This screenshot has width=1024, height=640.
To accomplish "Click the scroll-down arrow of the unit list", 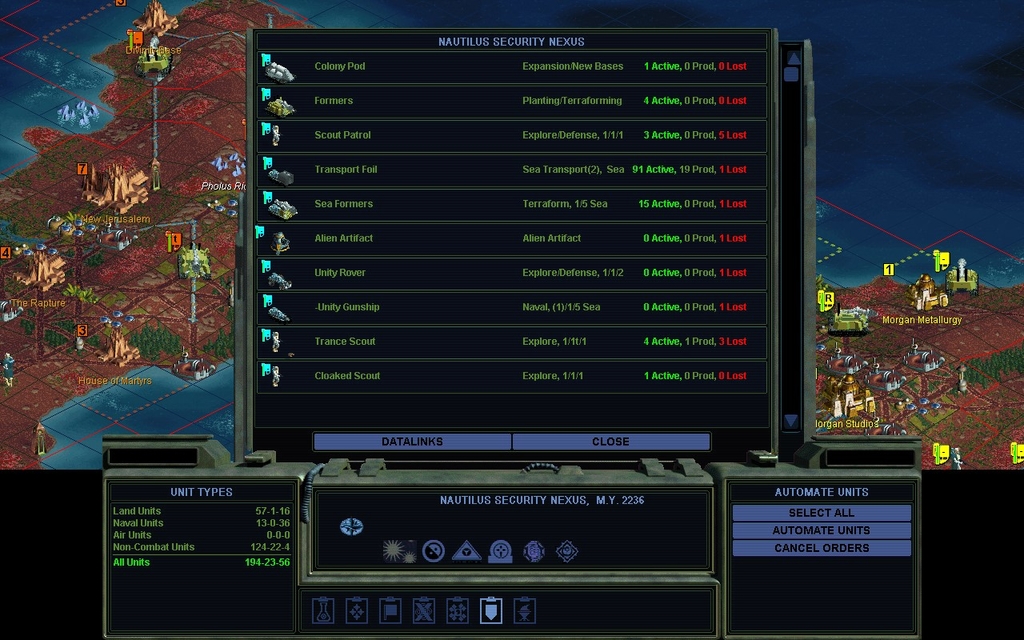I will (791, 421).
